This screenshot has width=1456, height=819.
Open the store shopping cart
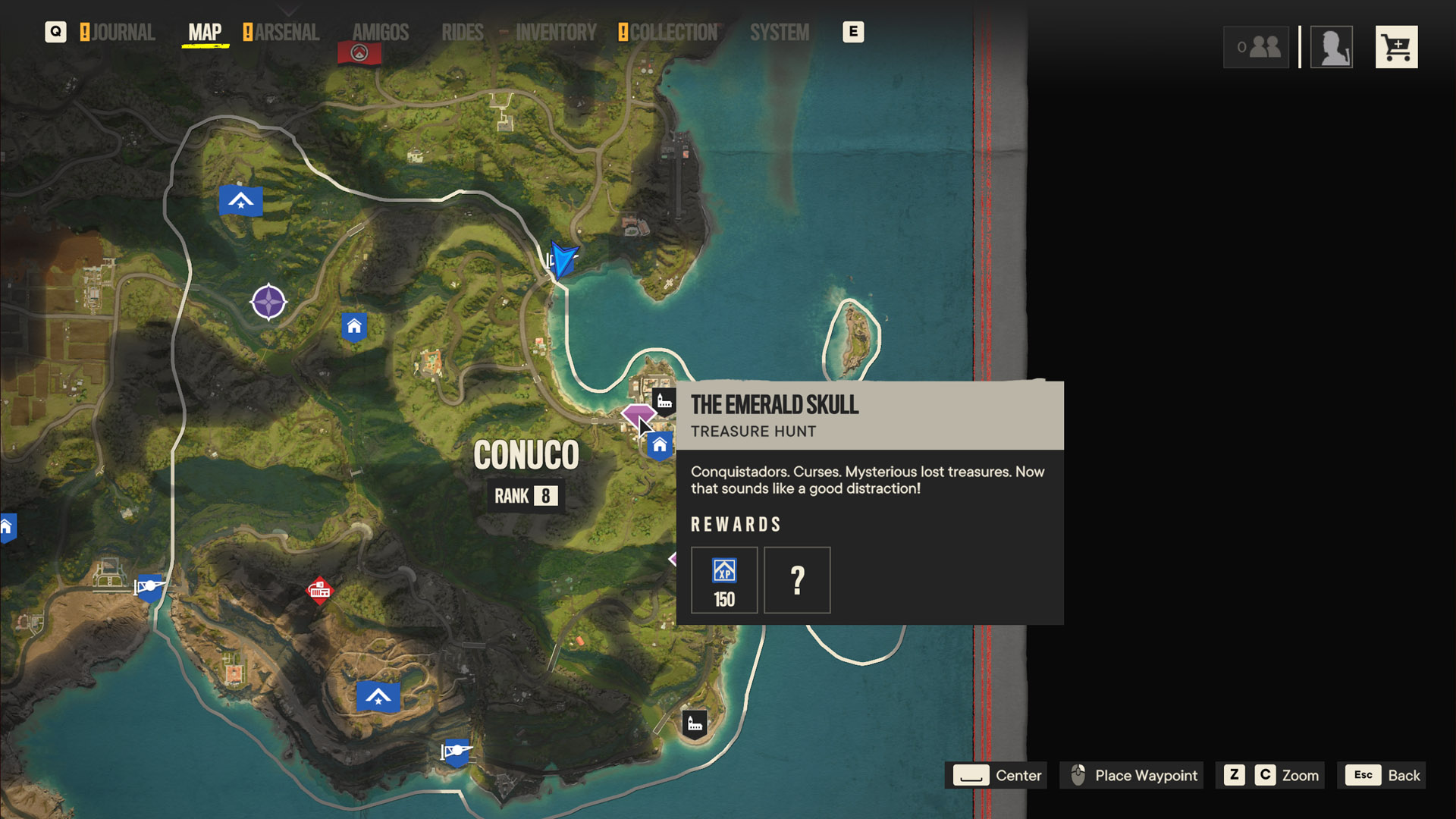point(1396,48)
